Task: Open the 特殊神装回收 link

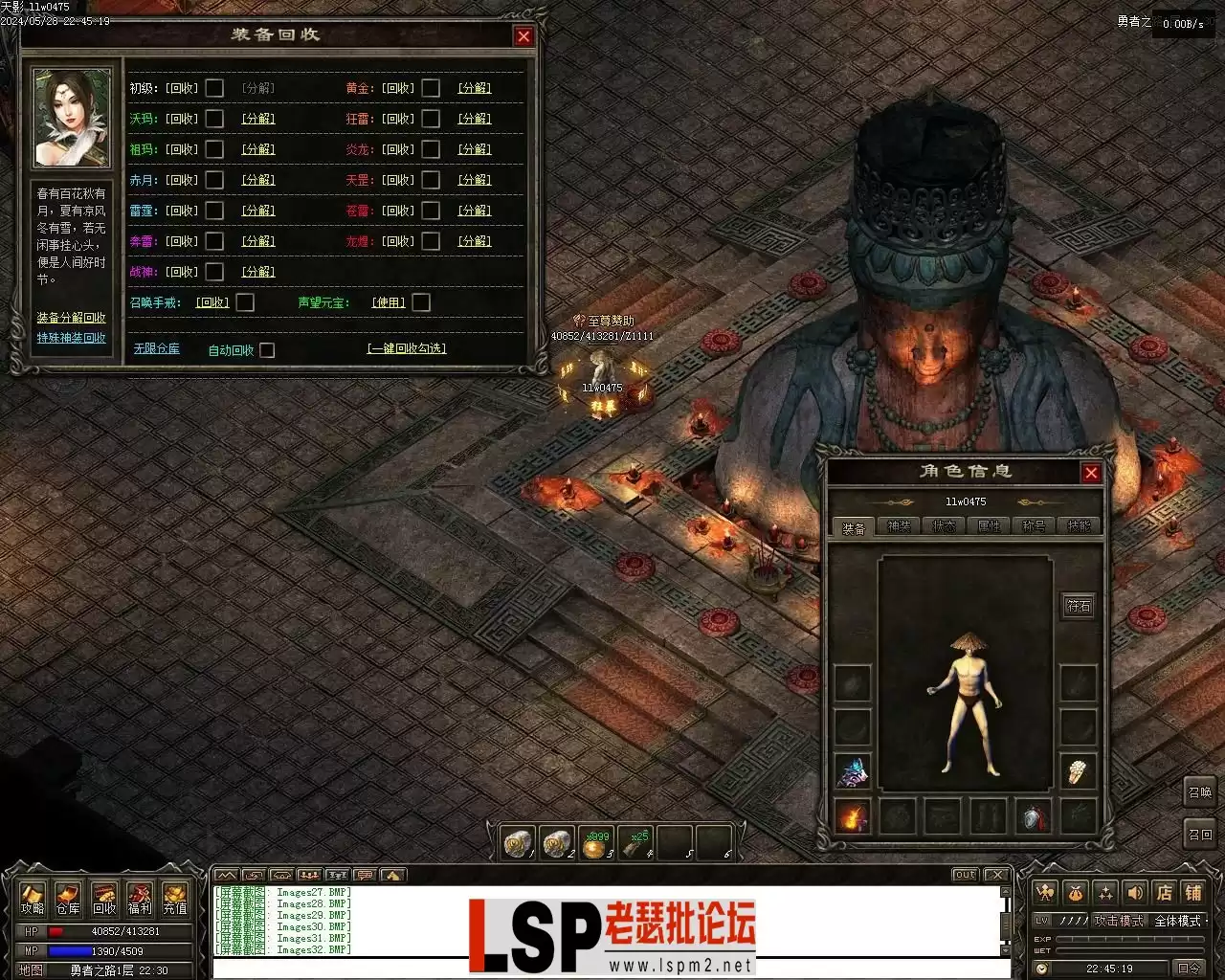Action: 72,338
